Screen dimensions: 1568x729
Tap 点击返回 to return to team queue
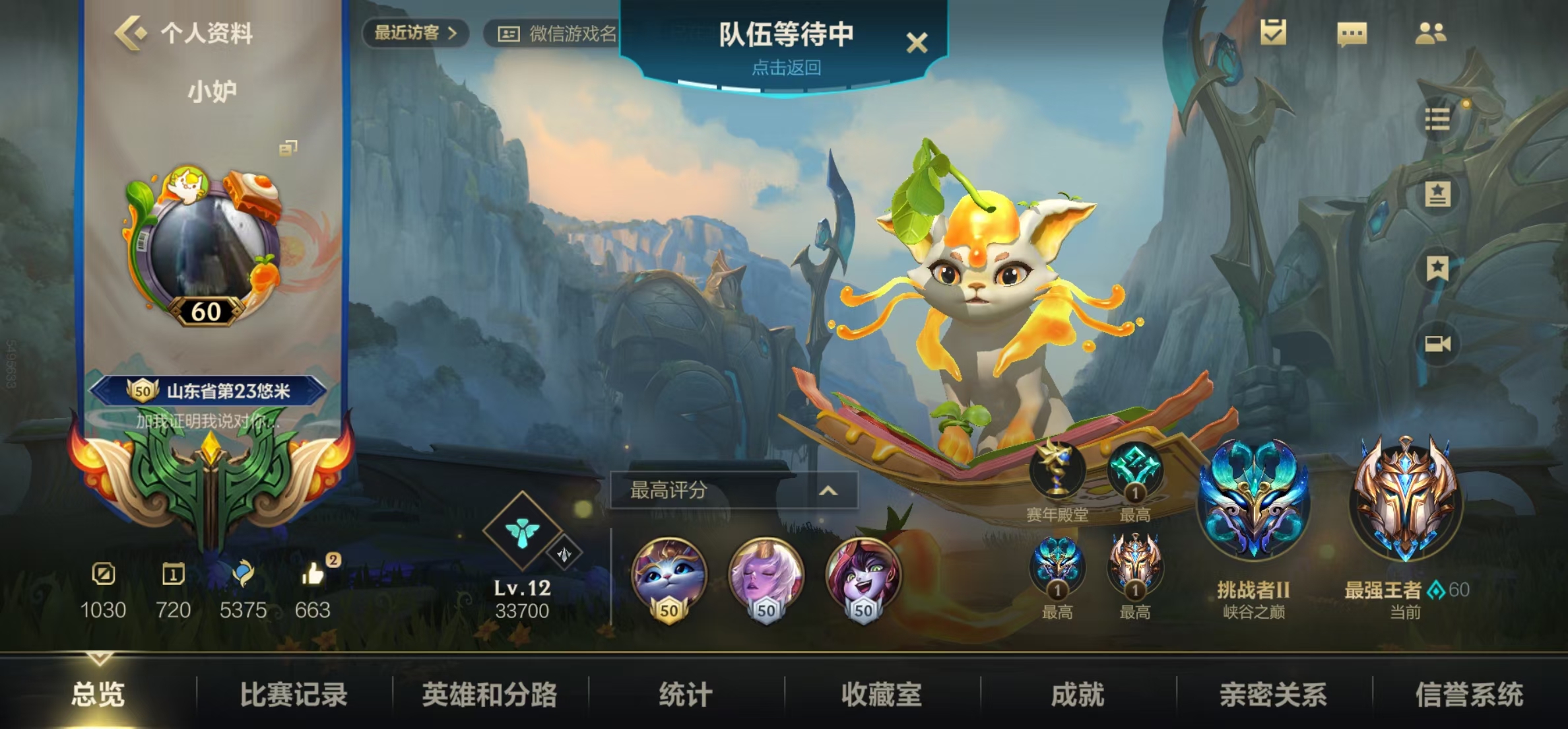point(785,69)
